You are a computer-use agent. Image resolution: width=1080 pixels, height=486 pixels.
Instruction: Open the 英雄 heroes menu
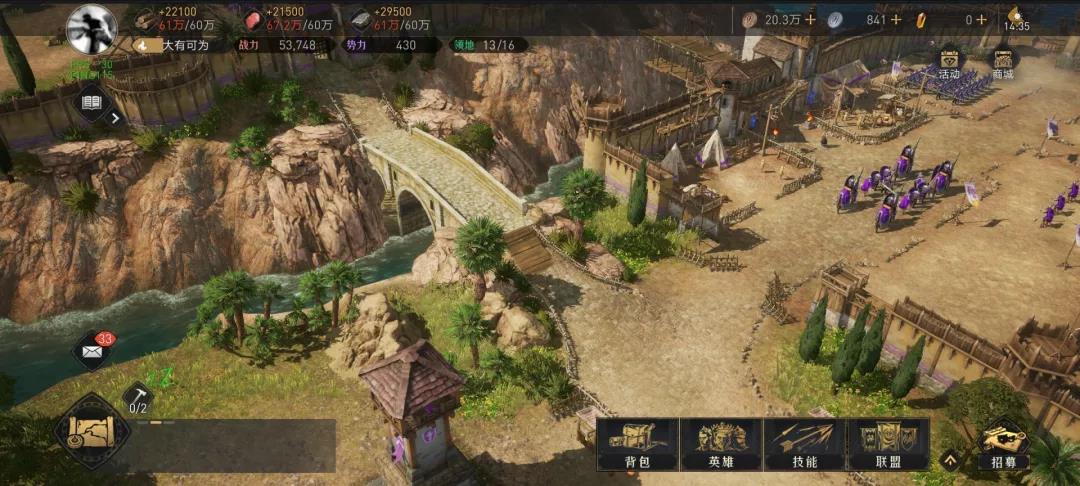[720, 443]
